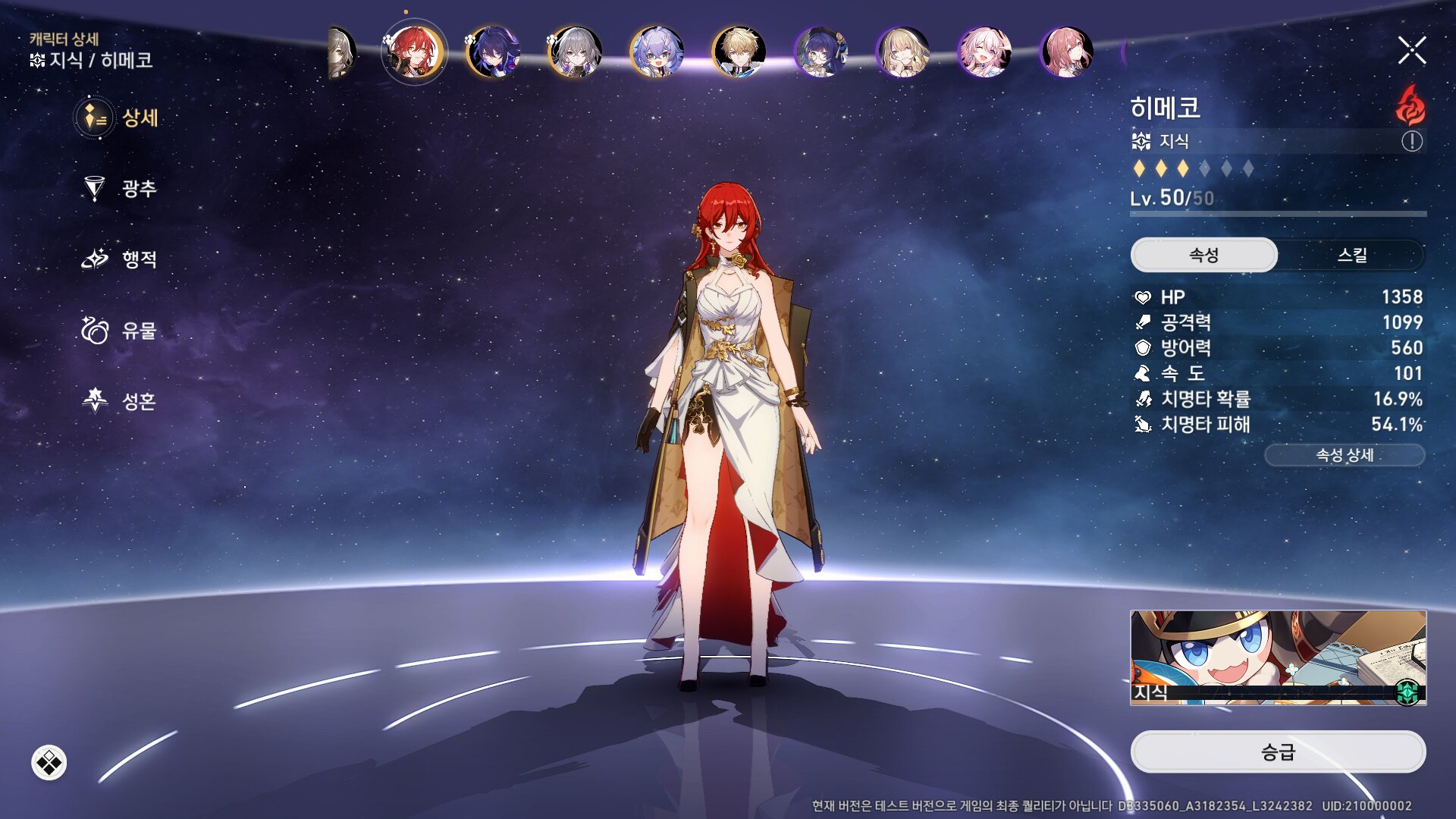This screenshot has width=1456, height=819.
Task: Open the 유물 relics menu
Action: pos(120,331)
